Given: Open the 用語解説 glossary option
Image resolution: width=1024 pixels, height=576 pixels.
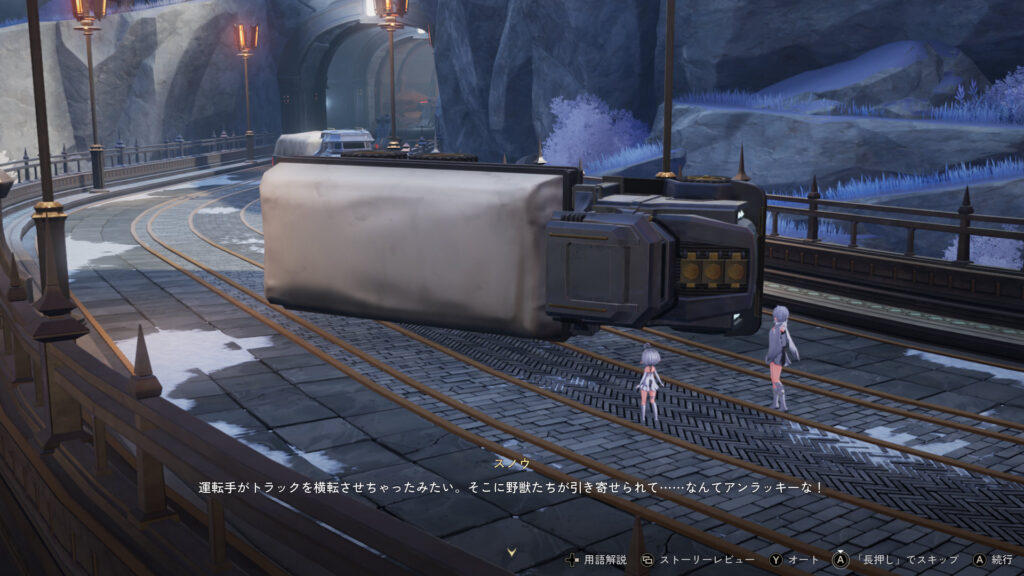Looking at the screenshot, I should coord(598,560).
